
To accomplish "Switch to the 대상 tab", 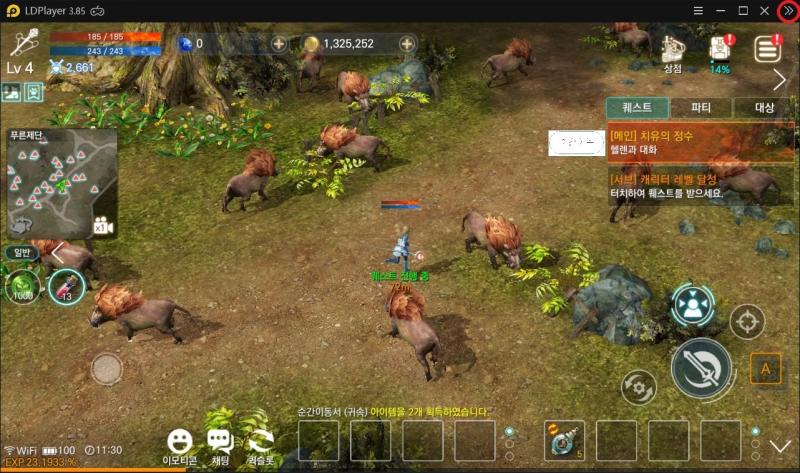I will click(x=763, y=107).
